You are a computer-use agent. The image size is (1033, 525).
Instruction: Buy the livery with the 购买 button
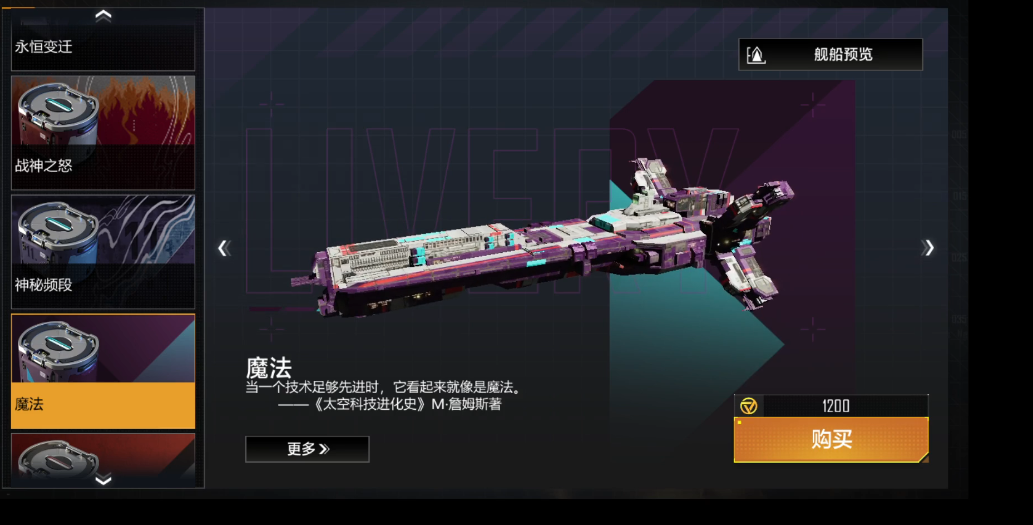(831, 440)
